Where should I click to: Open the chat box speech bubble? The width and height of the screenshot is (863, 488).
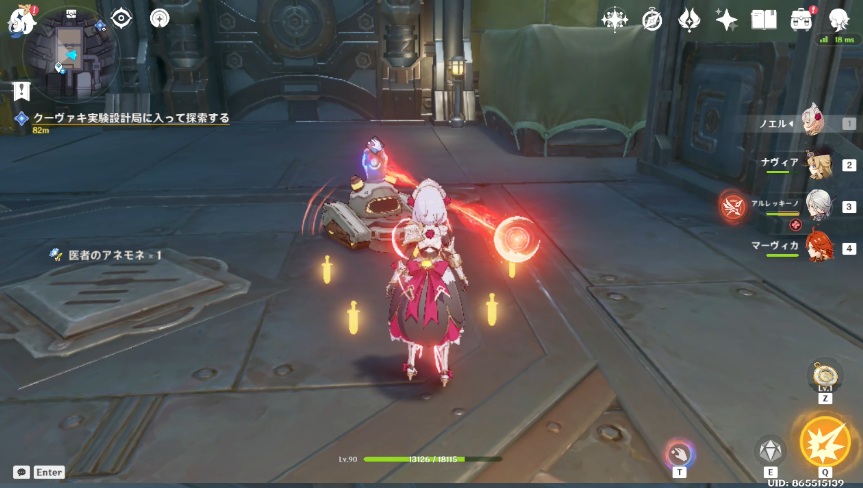[21, 471]
